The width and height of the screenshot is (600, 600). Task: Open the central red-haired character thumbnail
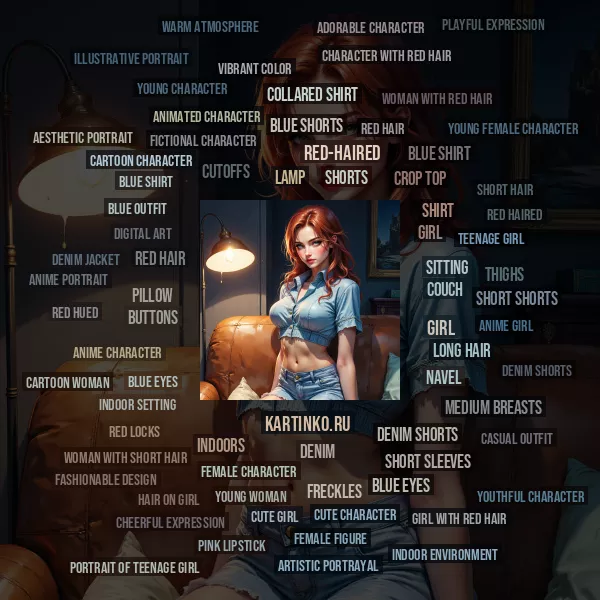click(300, 300)
